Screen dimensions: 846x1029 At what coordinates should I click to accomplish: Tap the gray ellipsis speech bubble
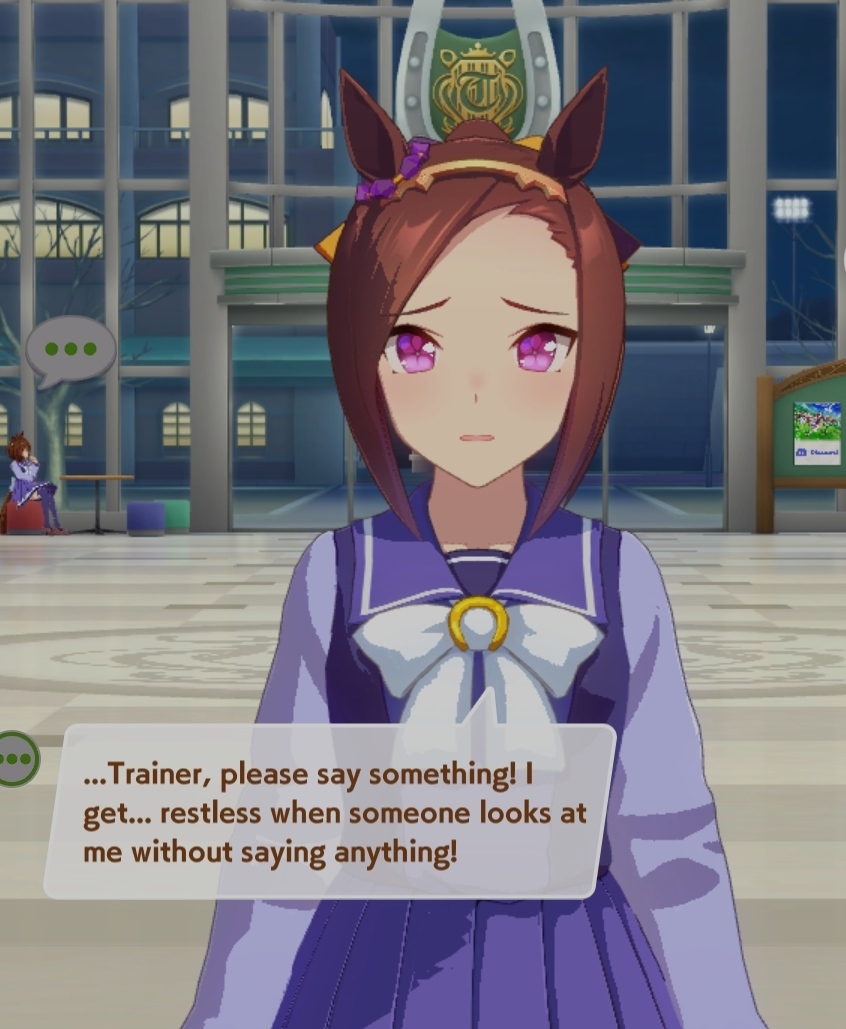tap(70, 350)
